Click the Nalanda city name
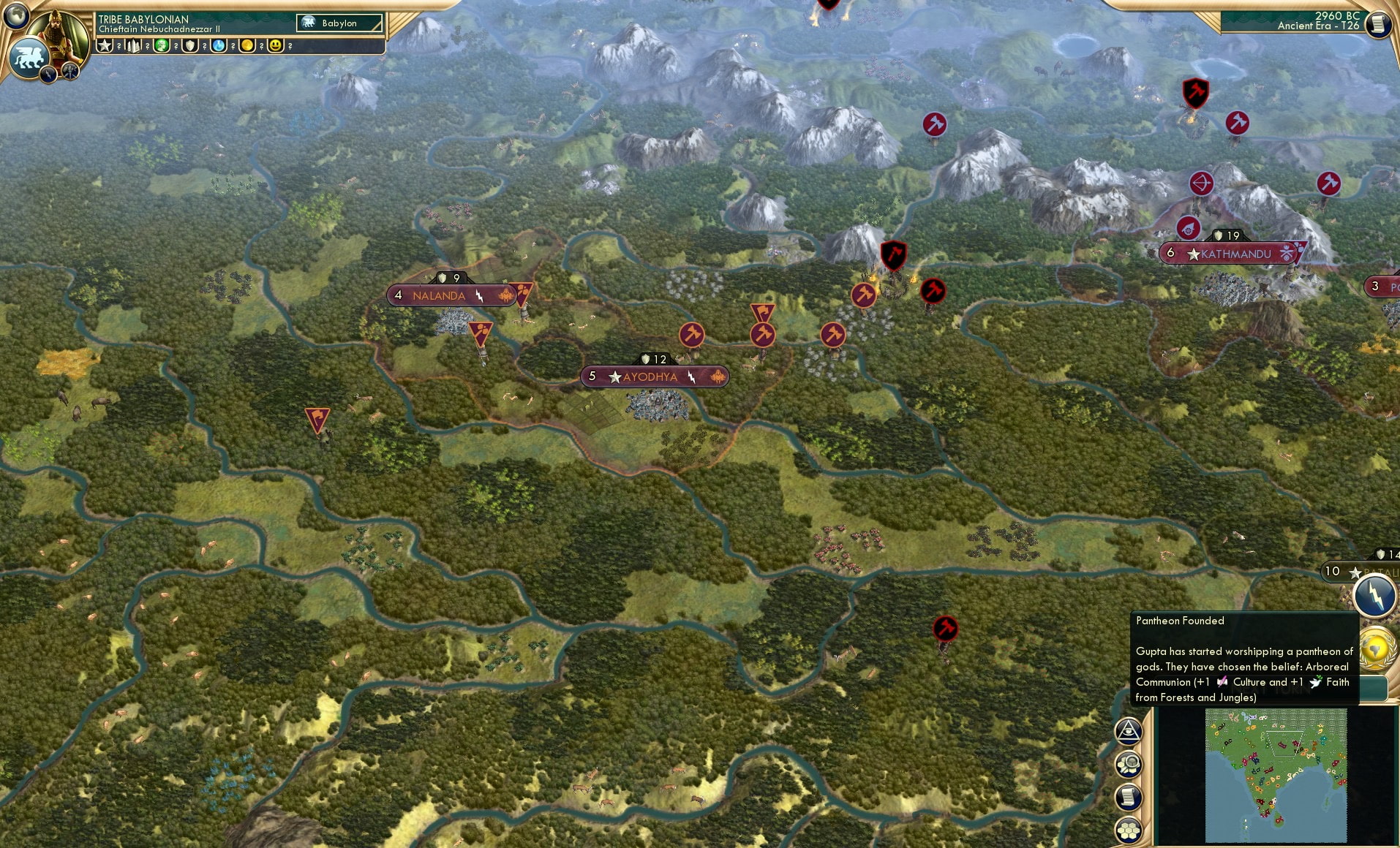 [439, 296]
